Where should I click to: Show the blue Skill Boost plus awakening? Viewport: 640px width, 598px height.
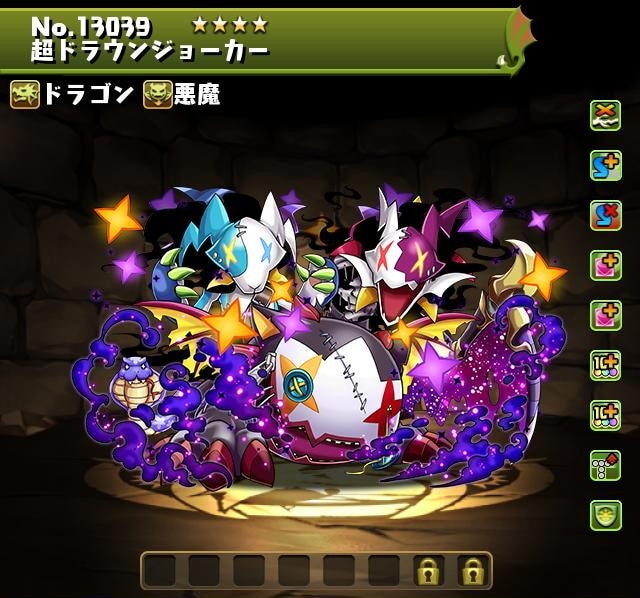click(605, 166)
